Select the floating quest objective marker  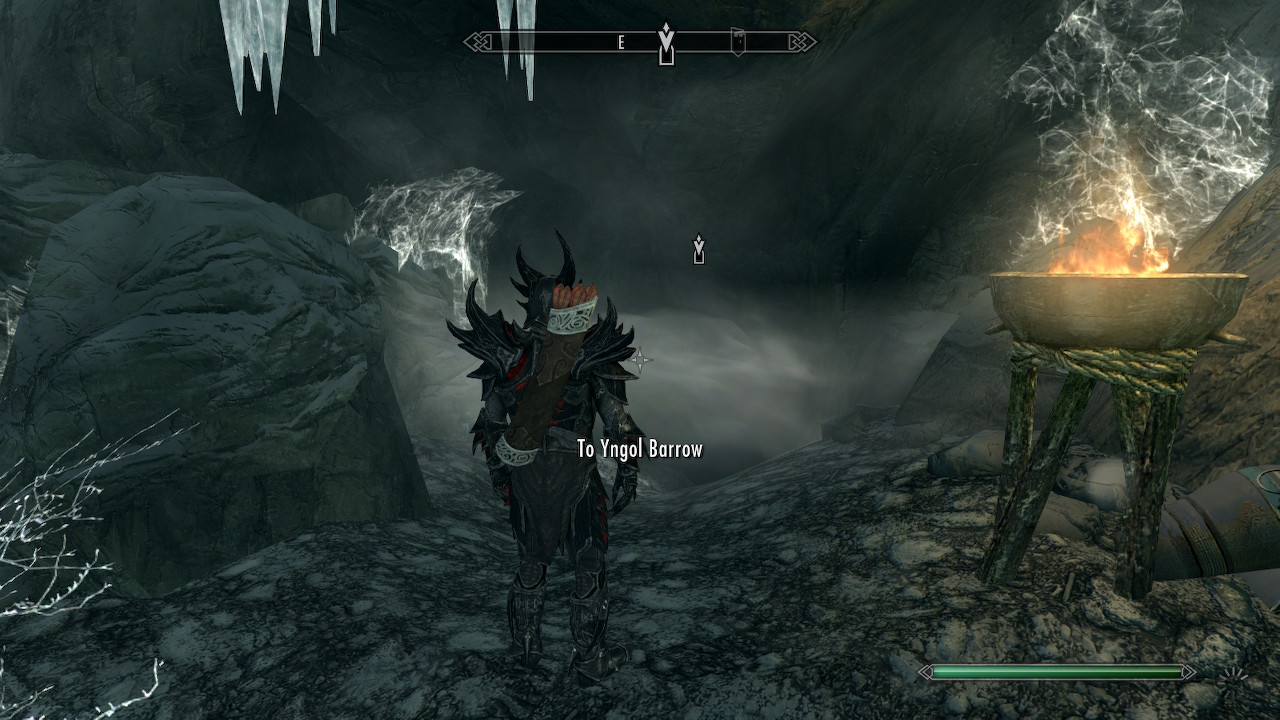click(699, 249)
